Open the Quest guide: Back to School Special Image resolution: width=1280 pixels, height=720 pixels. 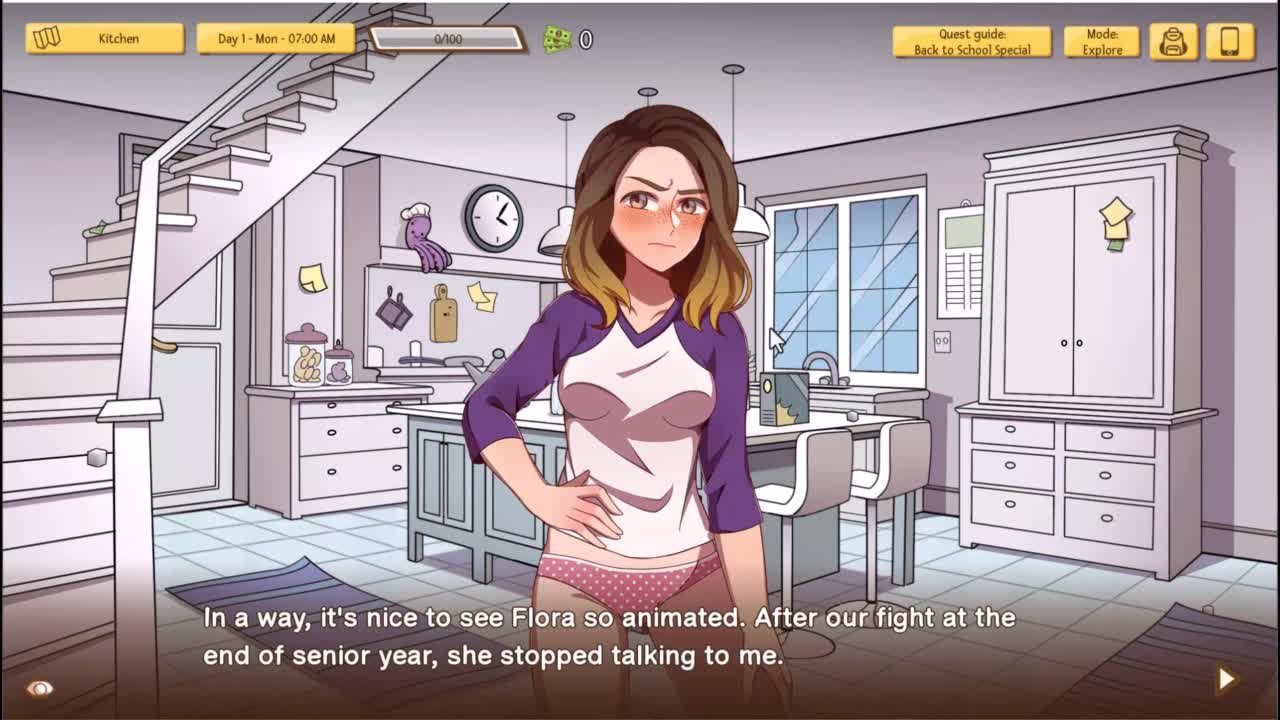click(971, 42)
